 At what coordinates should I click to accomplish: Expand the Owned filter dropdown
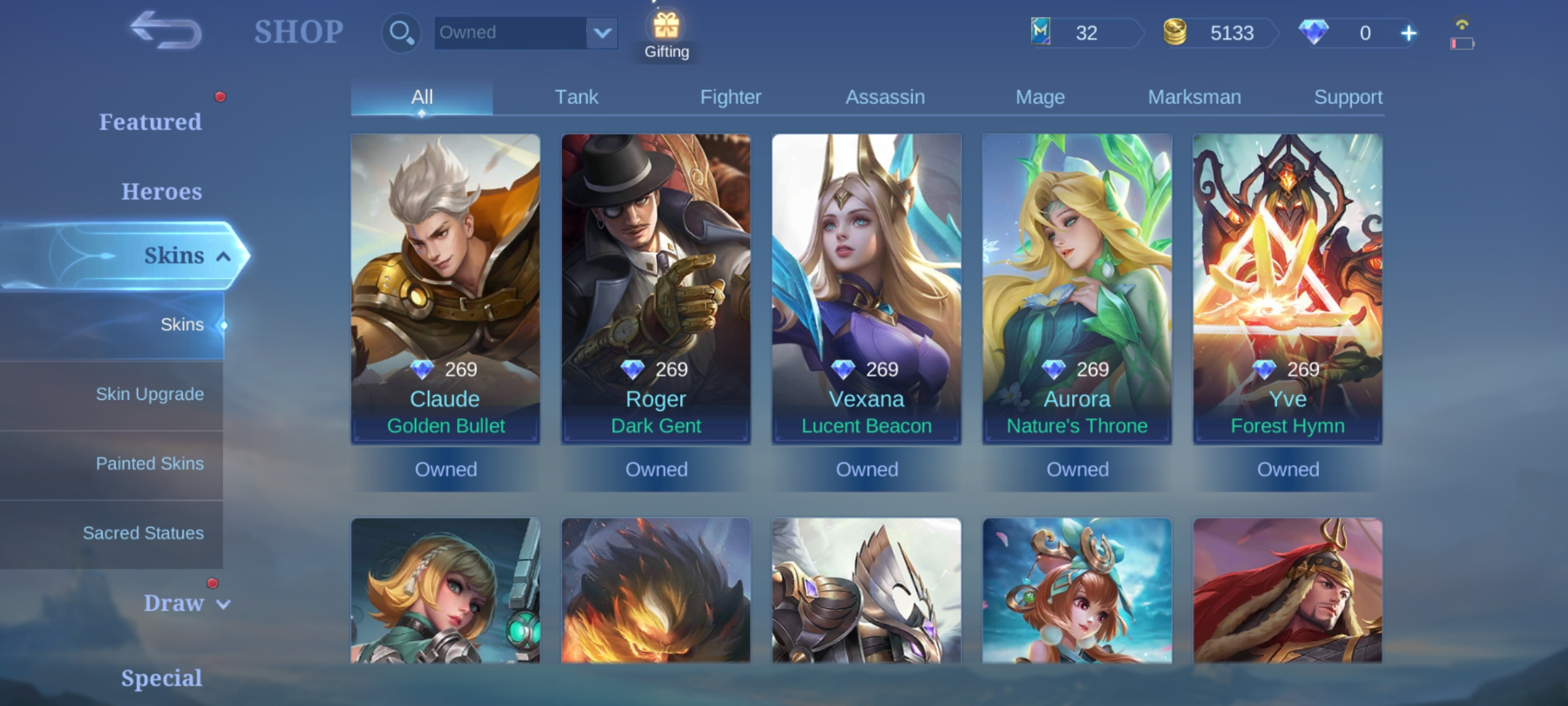click(602, 33)
